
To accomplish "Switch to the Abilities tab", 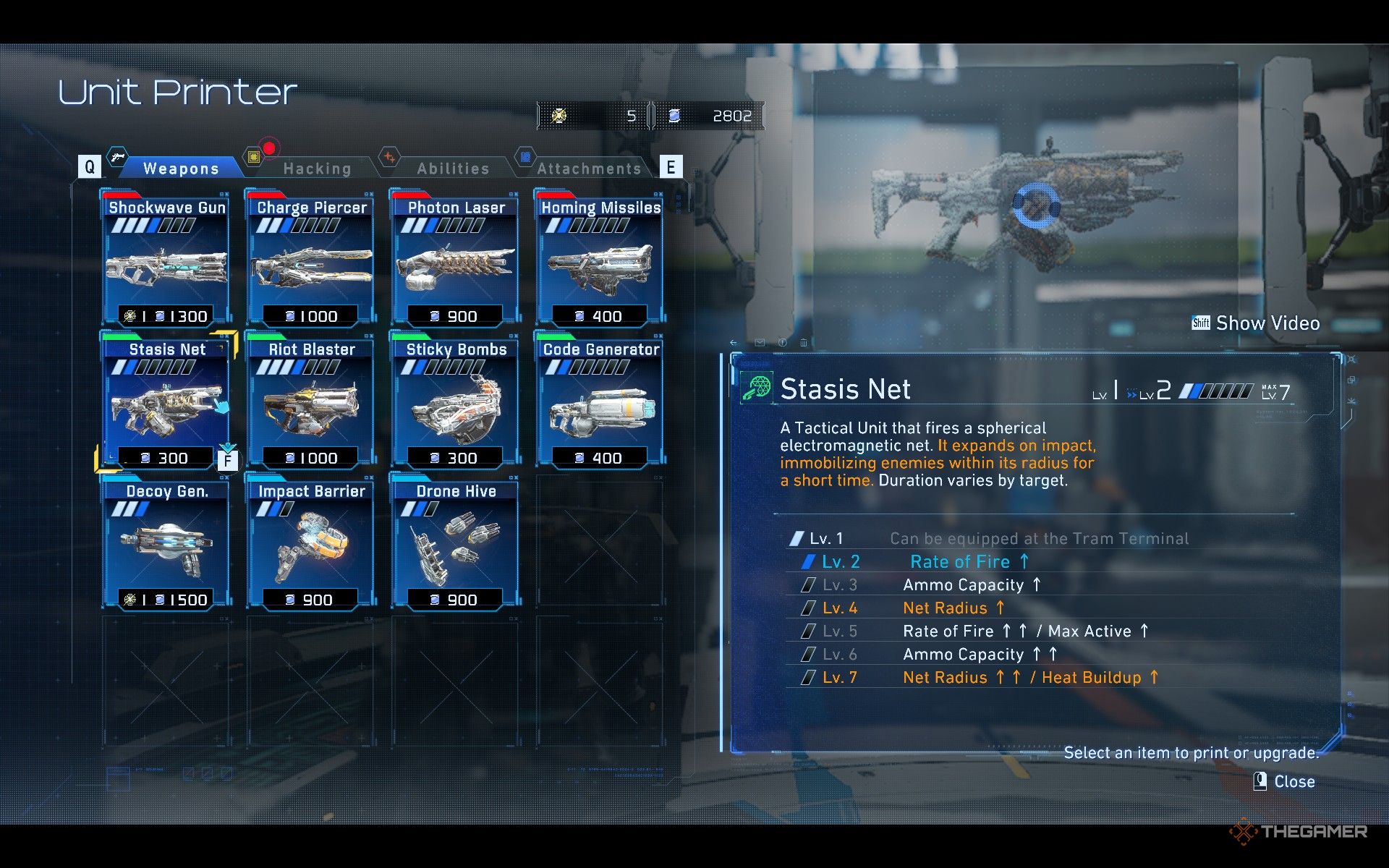I will click(x=453, y=169).
